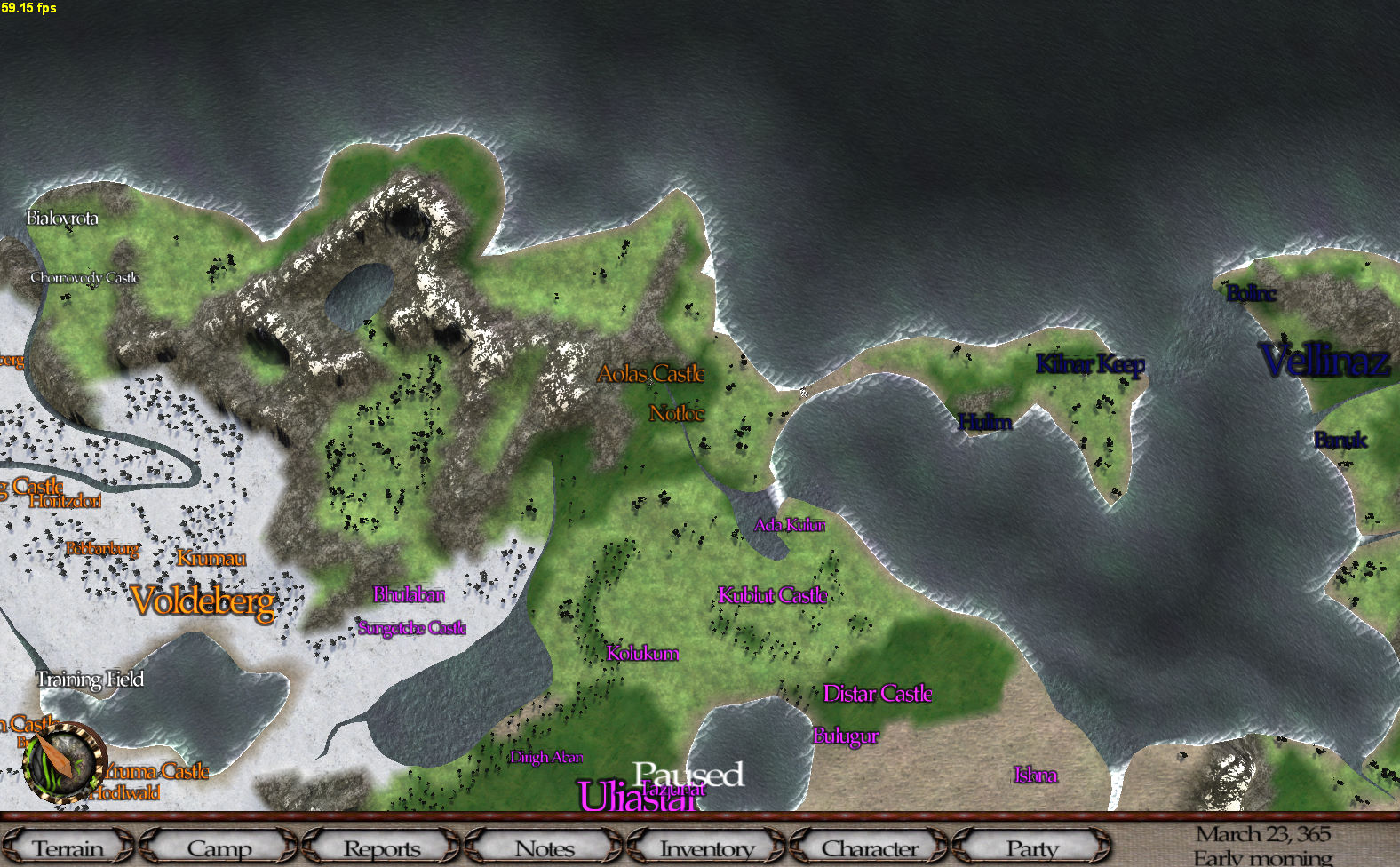Click the Bialovrota village label
The height and width of the screenshot is (867, 1400).
[x=62, y=218]
